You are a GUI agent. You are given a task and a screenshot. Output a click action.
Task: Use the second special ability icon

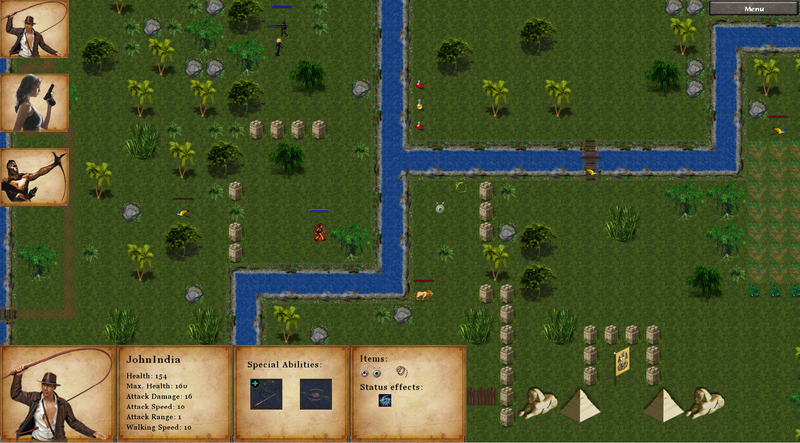[x=316, y=393]
